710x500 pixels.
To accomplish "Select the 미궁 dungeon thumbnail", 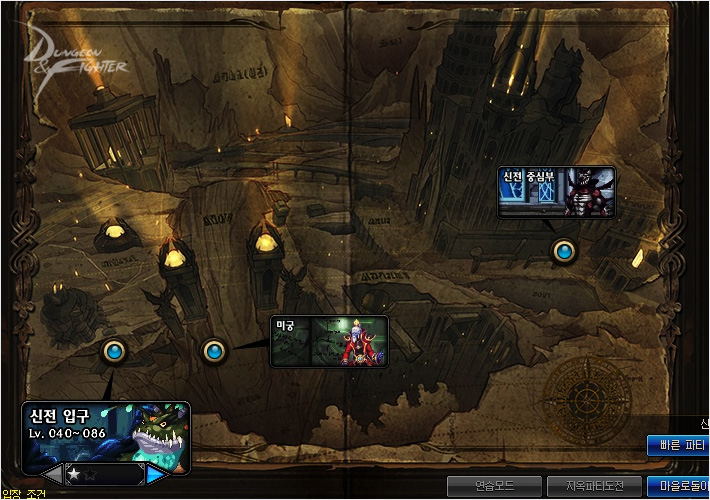I will tap(329, 341).
